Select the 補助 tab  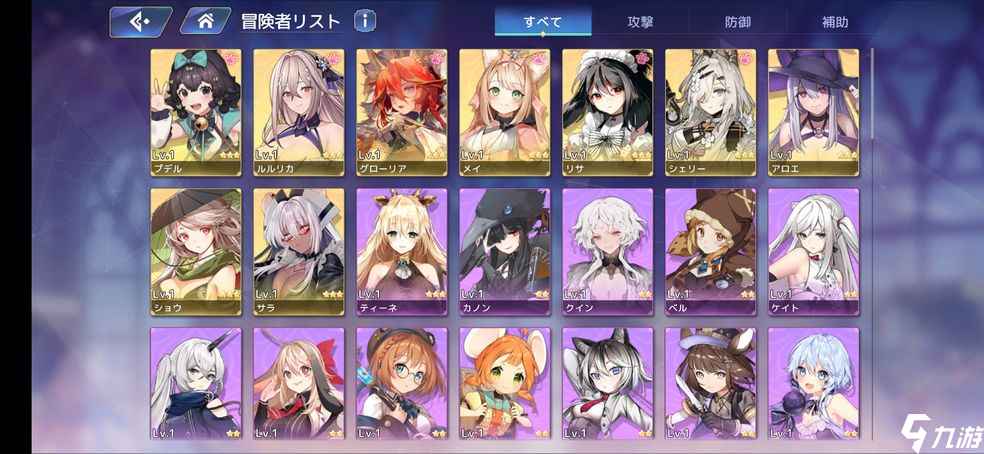835,21
